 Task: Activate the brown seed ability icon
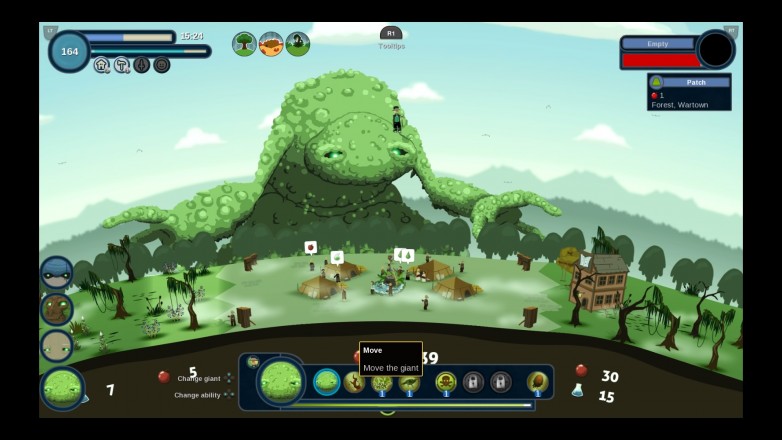click(538, 381)
